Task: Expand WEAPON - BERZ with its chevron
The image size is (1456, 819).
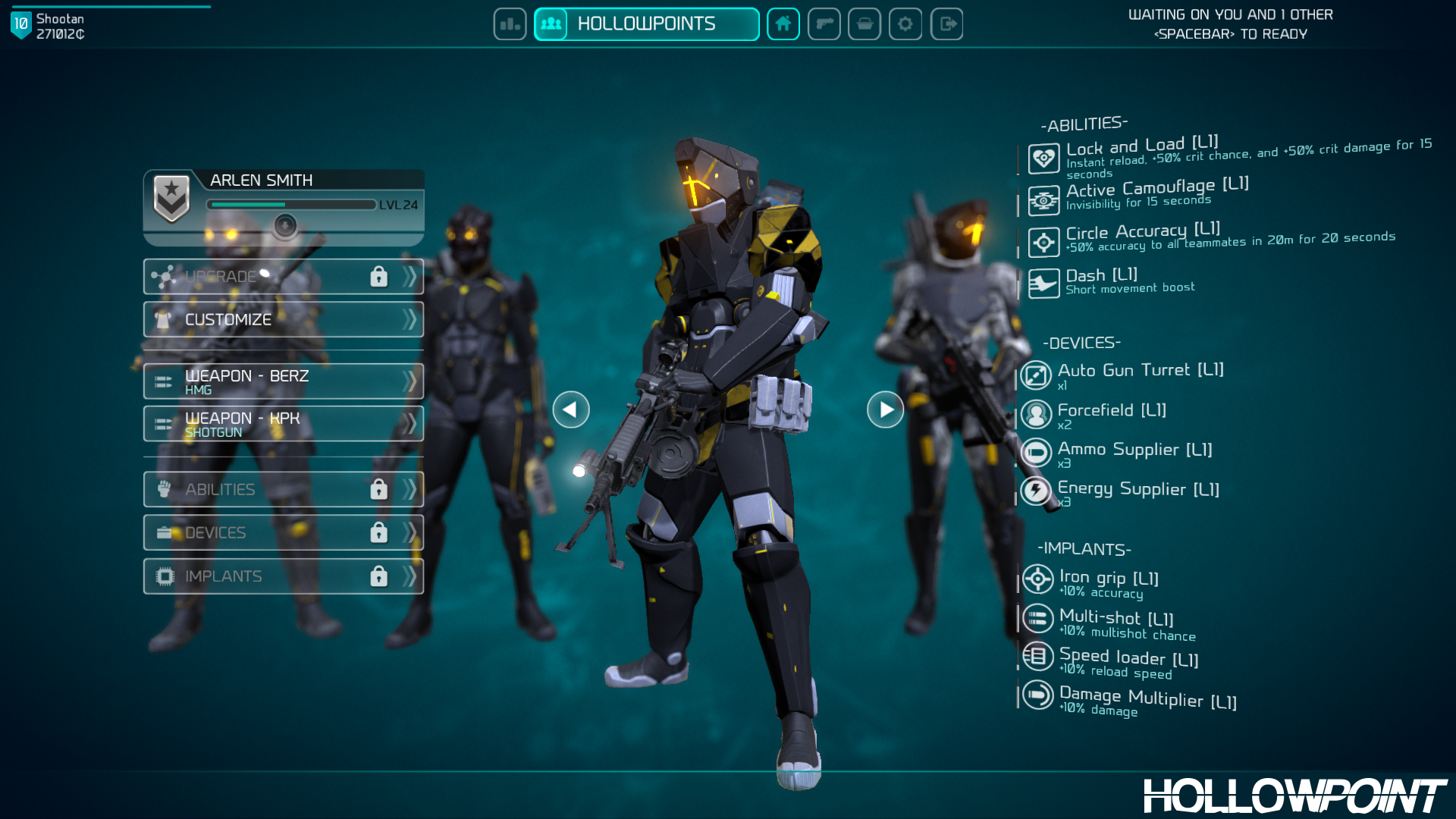Action: 410,381
